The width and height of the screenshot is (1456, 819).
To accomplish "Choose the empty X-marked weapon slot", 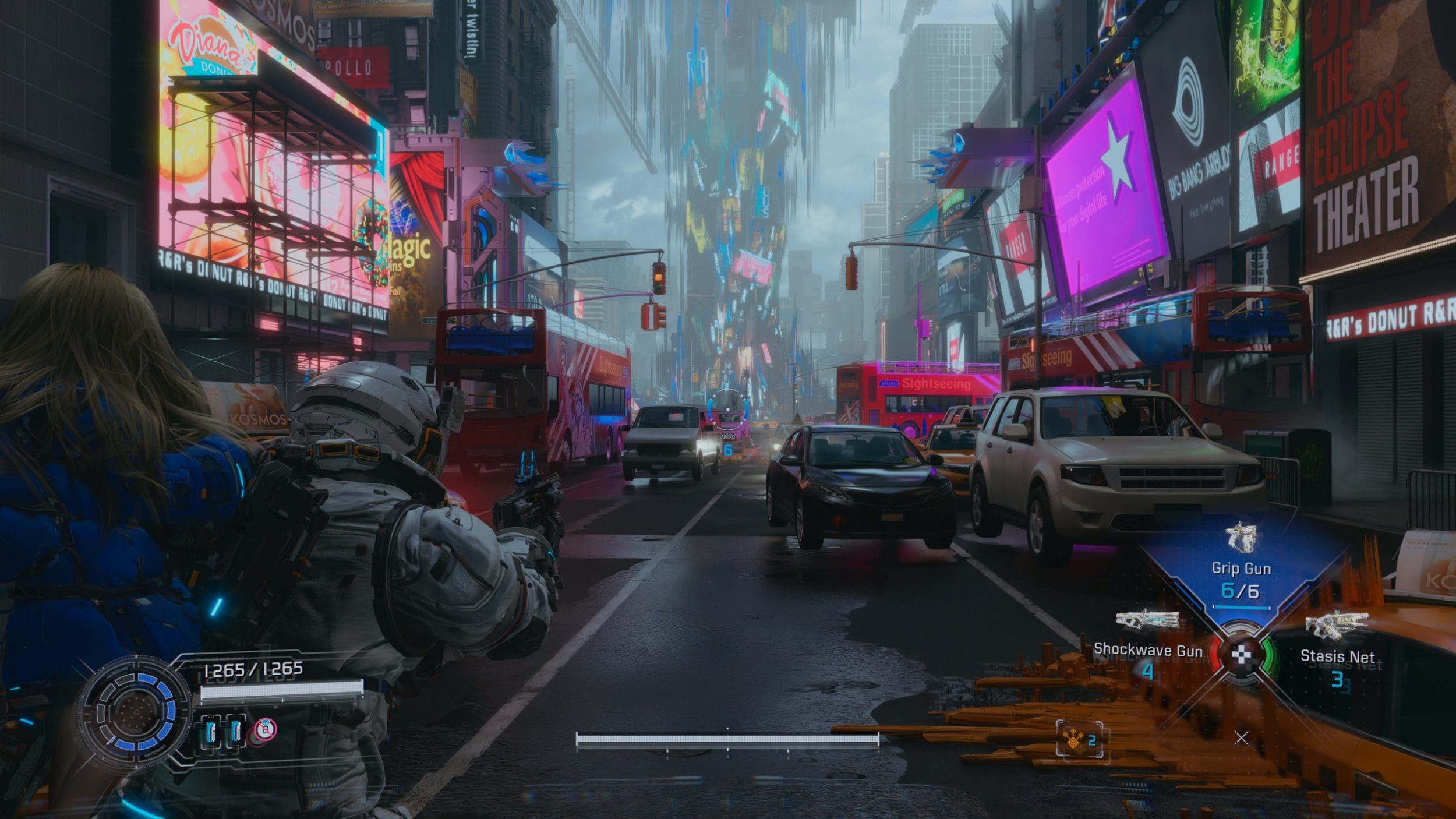I will [1241, 738].
